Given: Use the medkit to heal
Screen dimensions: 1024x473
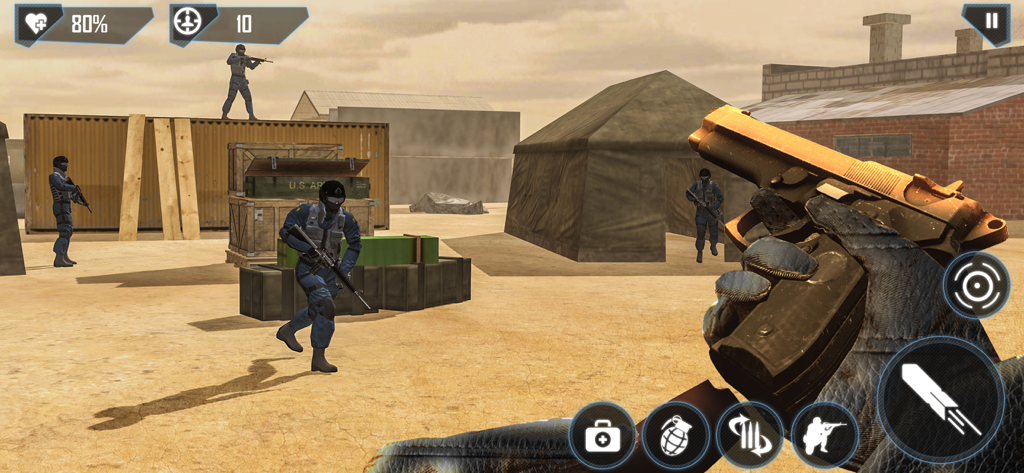Looking at the screenshot, I should (x=602, y=436).
